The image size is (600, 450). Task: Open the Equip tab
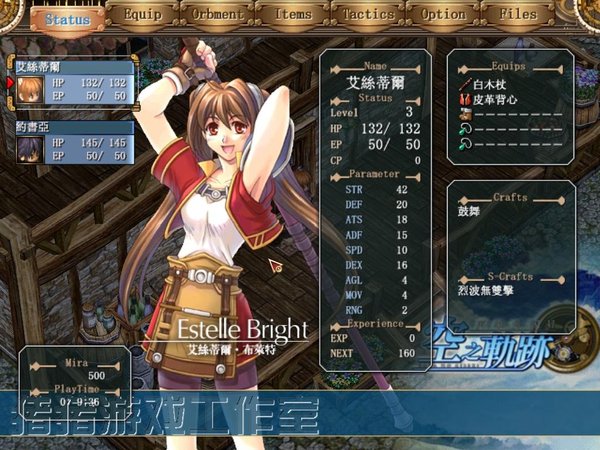point(142,16)
